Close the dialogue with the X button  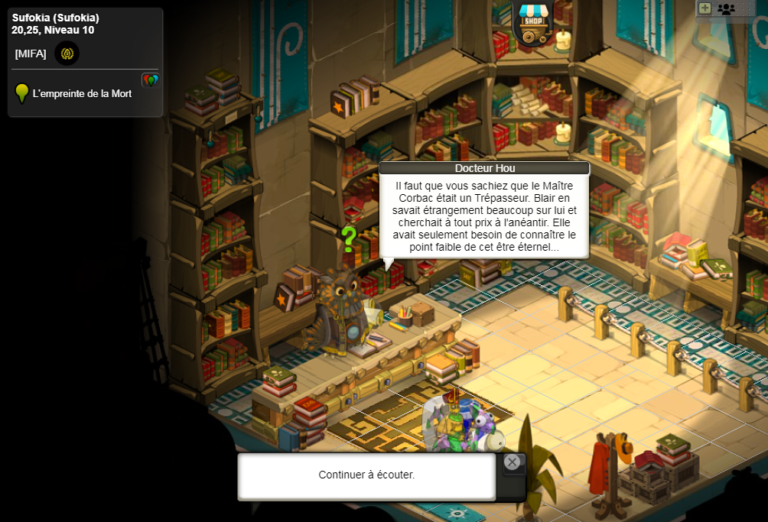(512, 462)
